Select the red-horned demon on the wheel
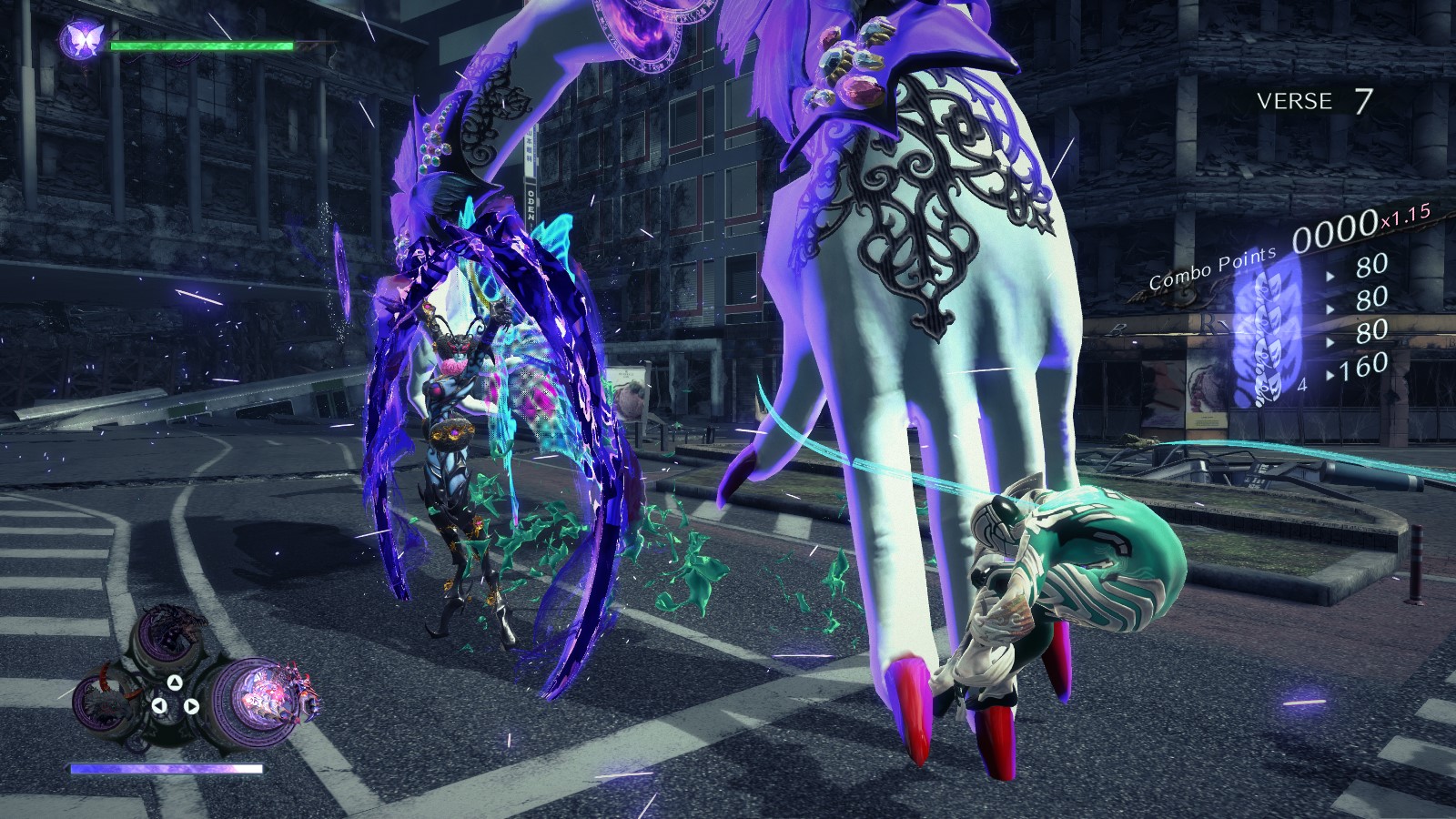 [x=104, y=703]
